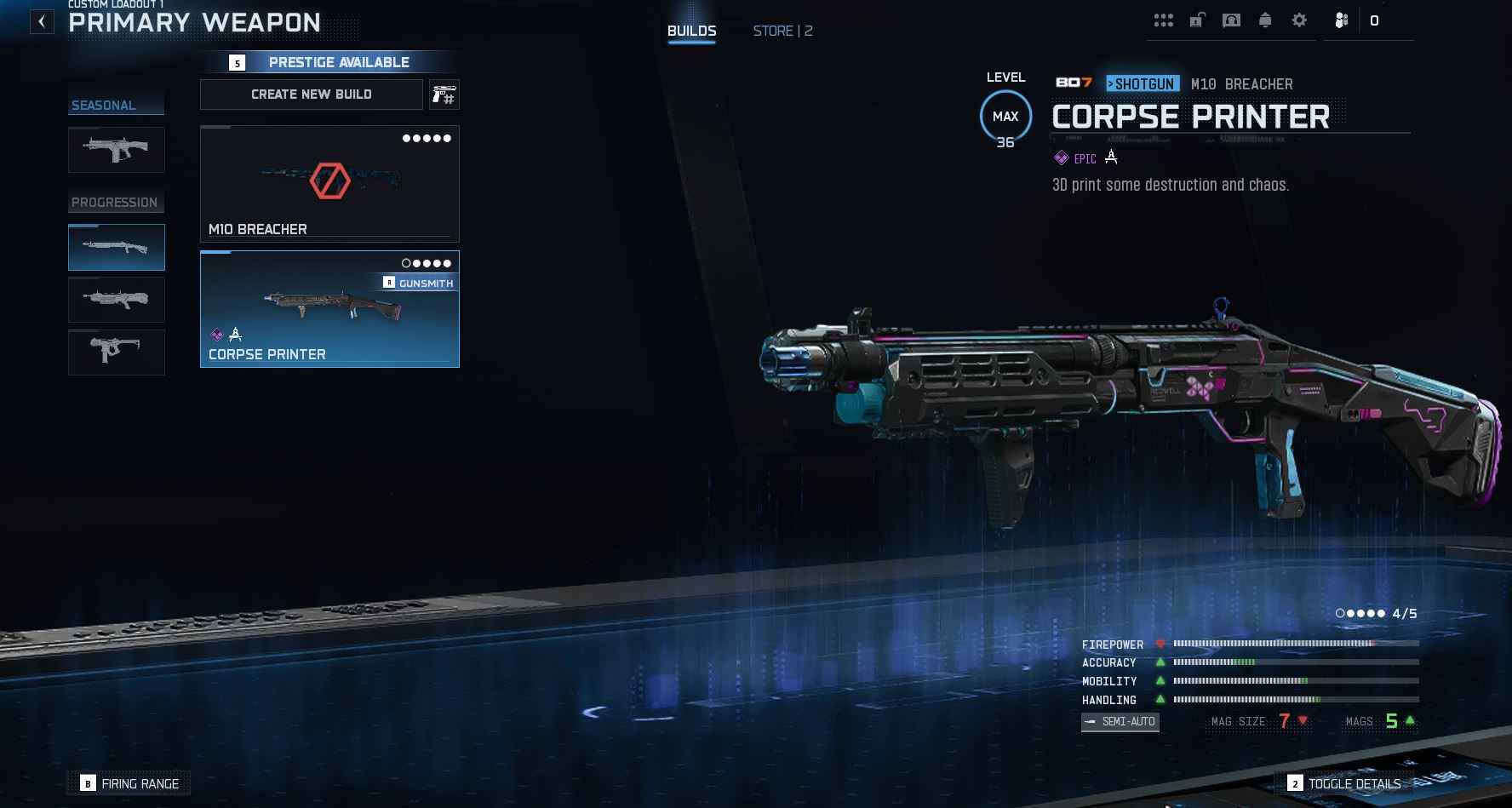Select the seasonal shotgun thumbnail

117,150
